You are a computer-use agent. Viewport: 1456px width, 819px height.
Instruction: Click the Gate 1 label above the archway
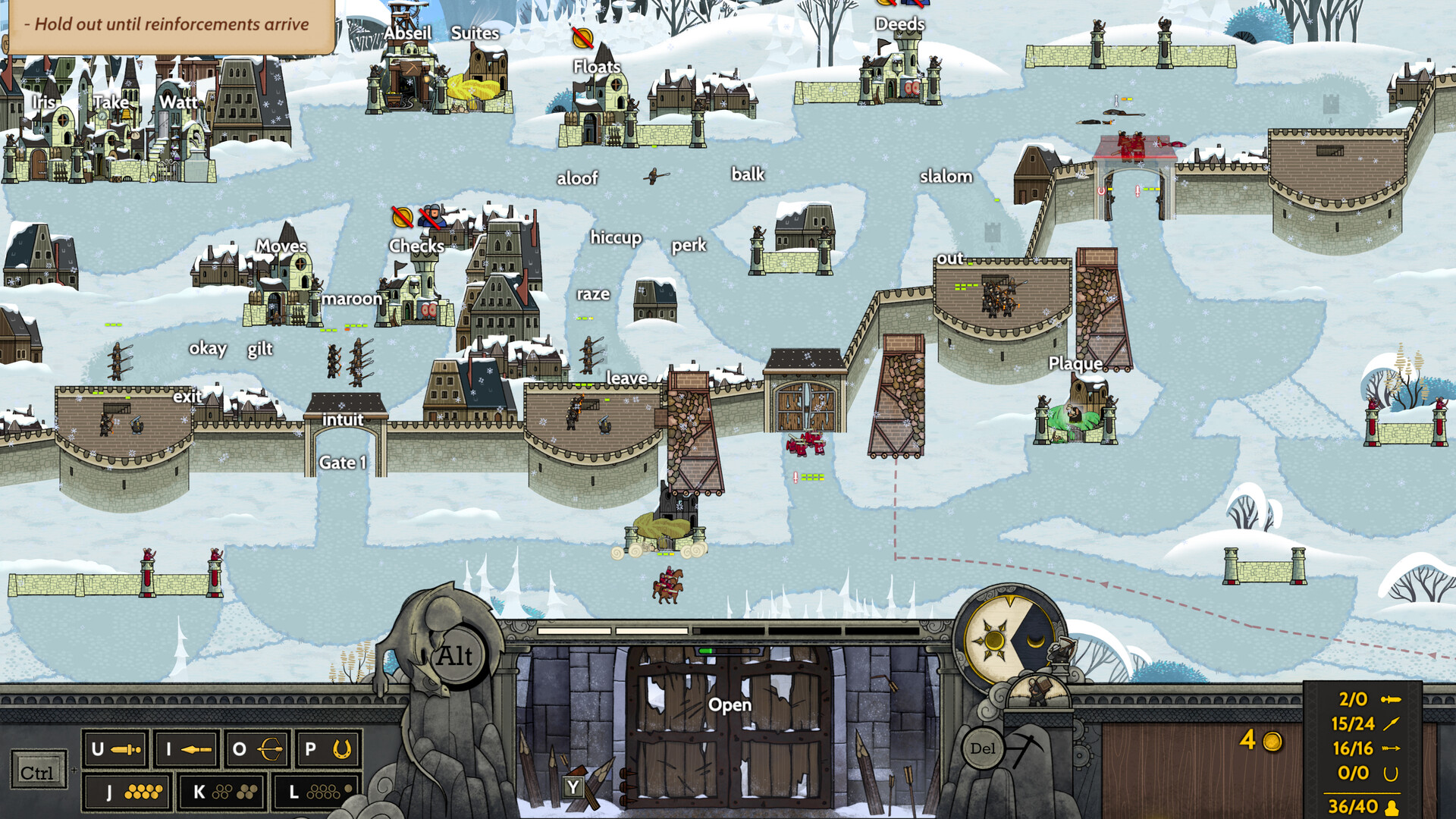click(x=343, y=462)
